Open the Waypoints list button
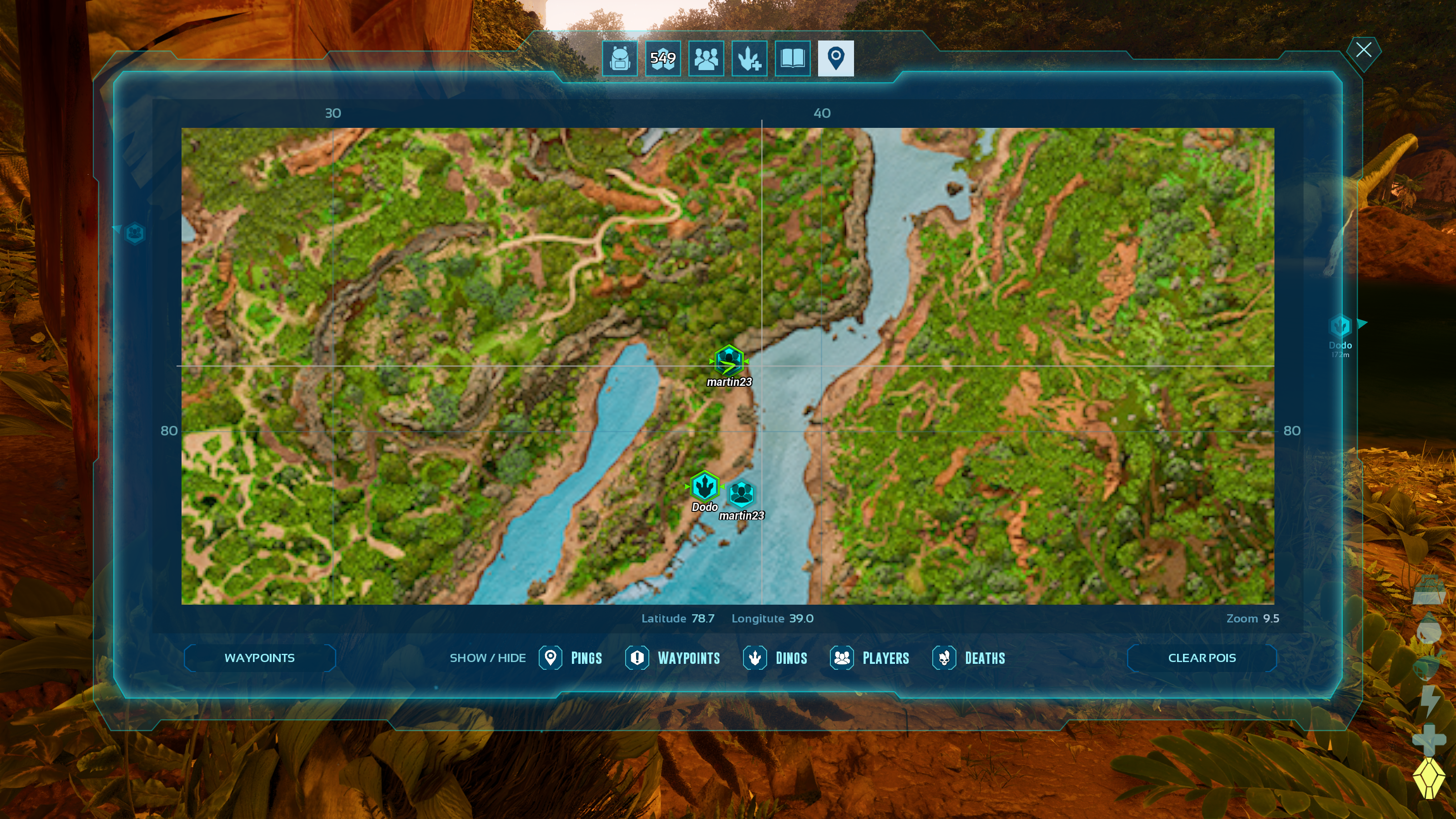1456x819 pixels. [x=259, y=658]
